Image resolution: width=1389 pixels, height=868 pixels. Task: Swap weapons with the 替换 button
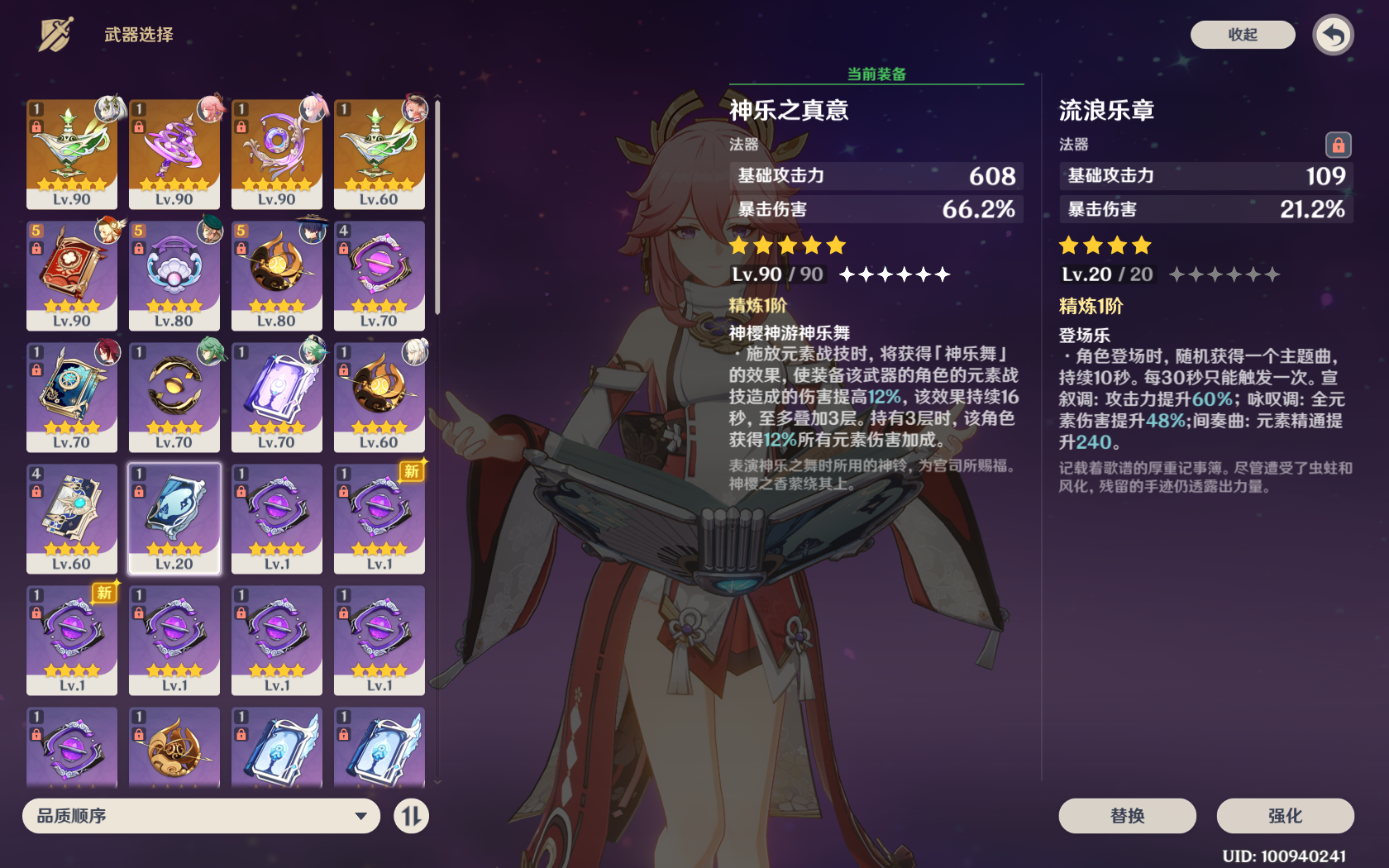pyautogui.click(x=1127, y=816)
